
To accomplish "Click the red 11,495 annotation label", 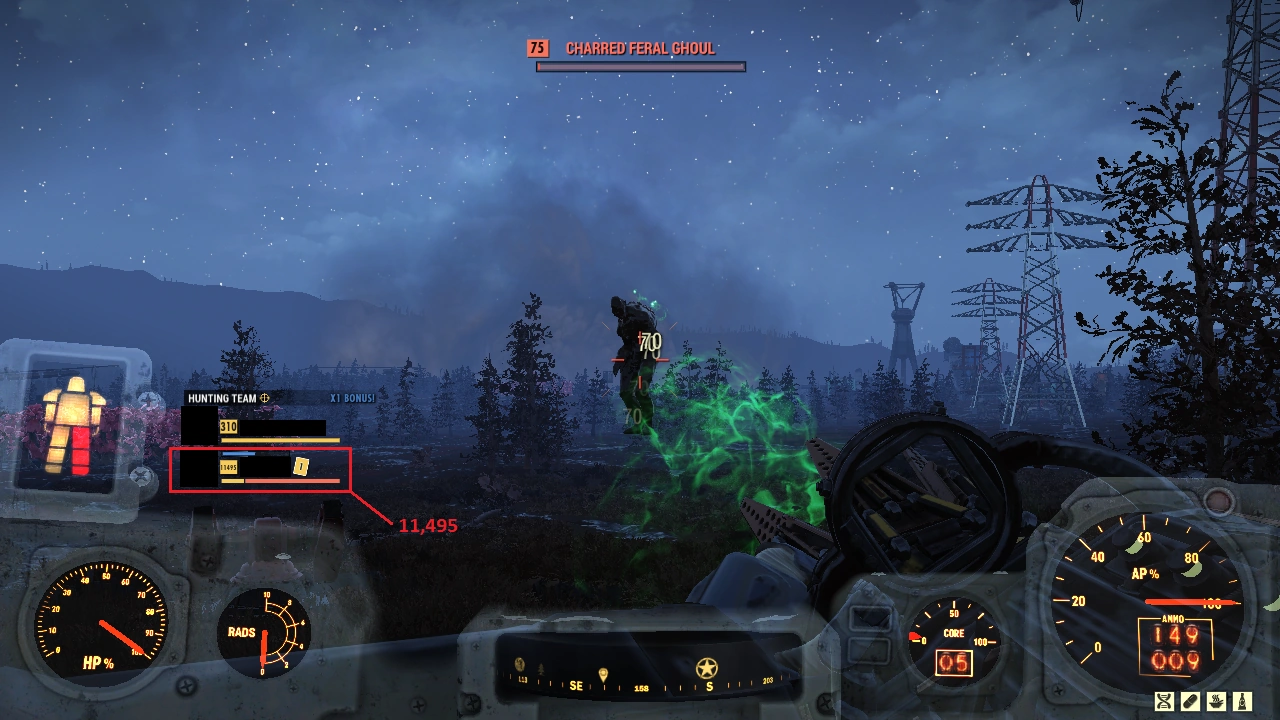I will pyautogui.click(x=428, y=525).
